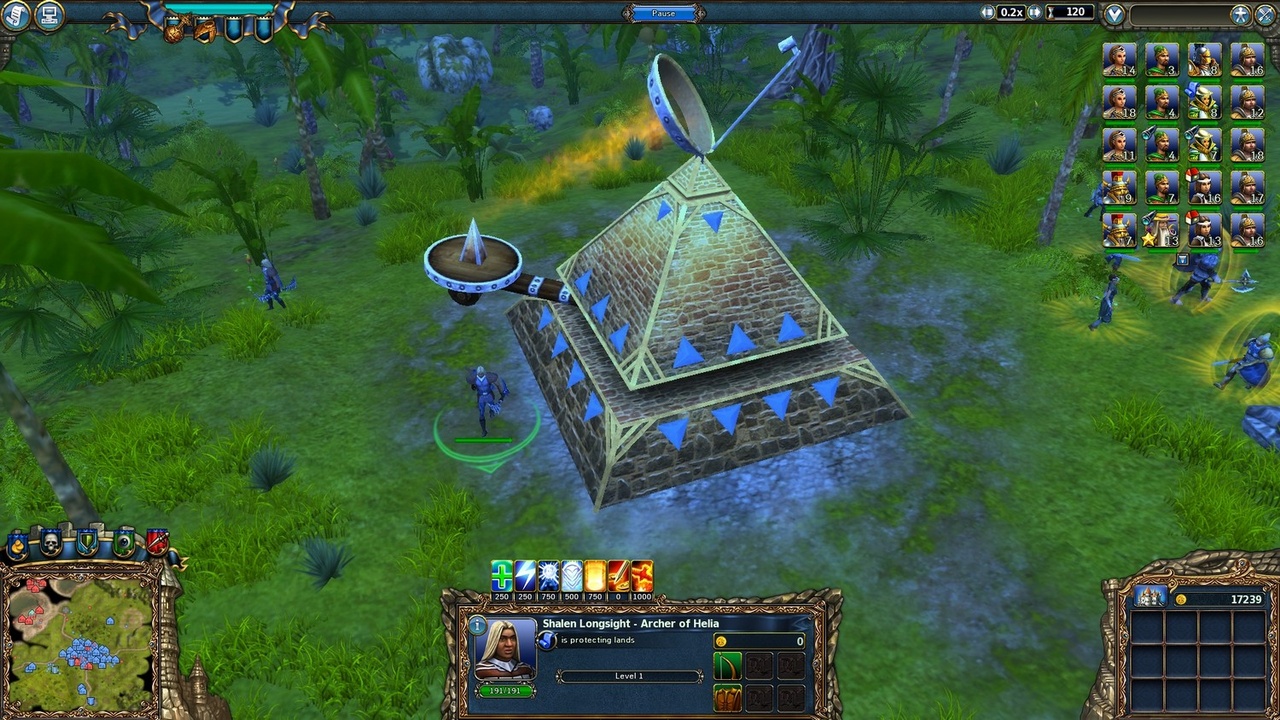
Task: Decrease the 120 timer value arrow
Action: click(x=986, y=12)
